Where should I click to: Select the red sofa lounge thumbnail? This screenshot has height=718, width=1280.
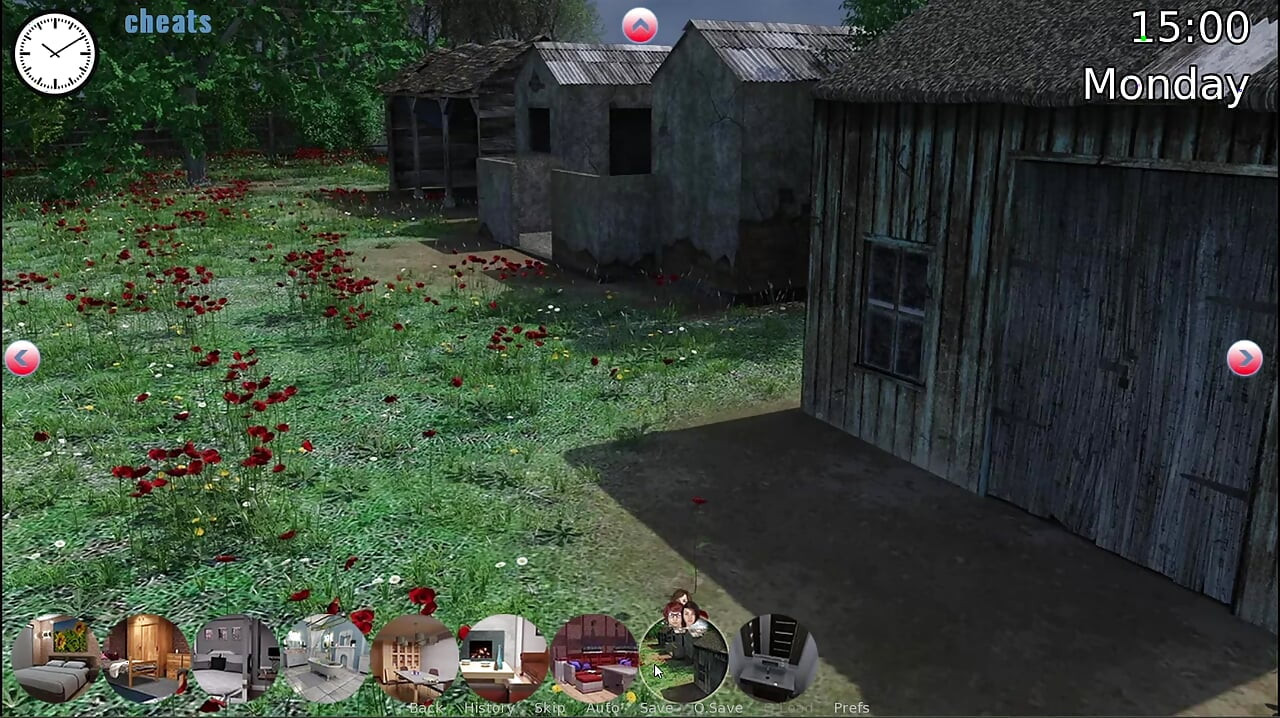coord(593,657)
